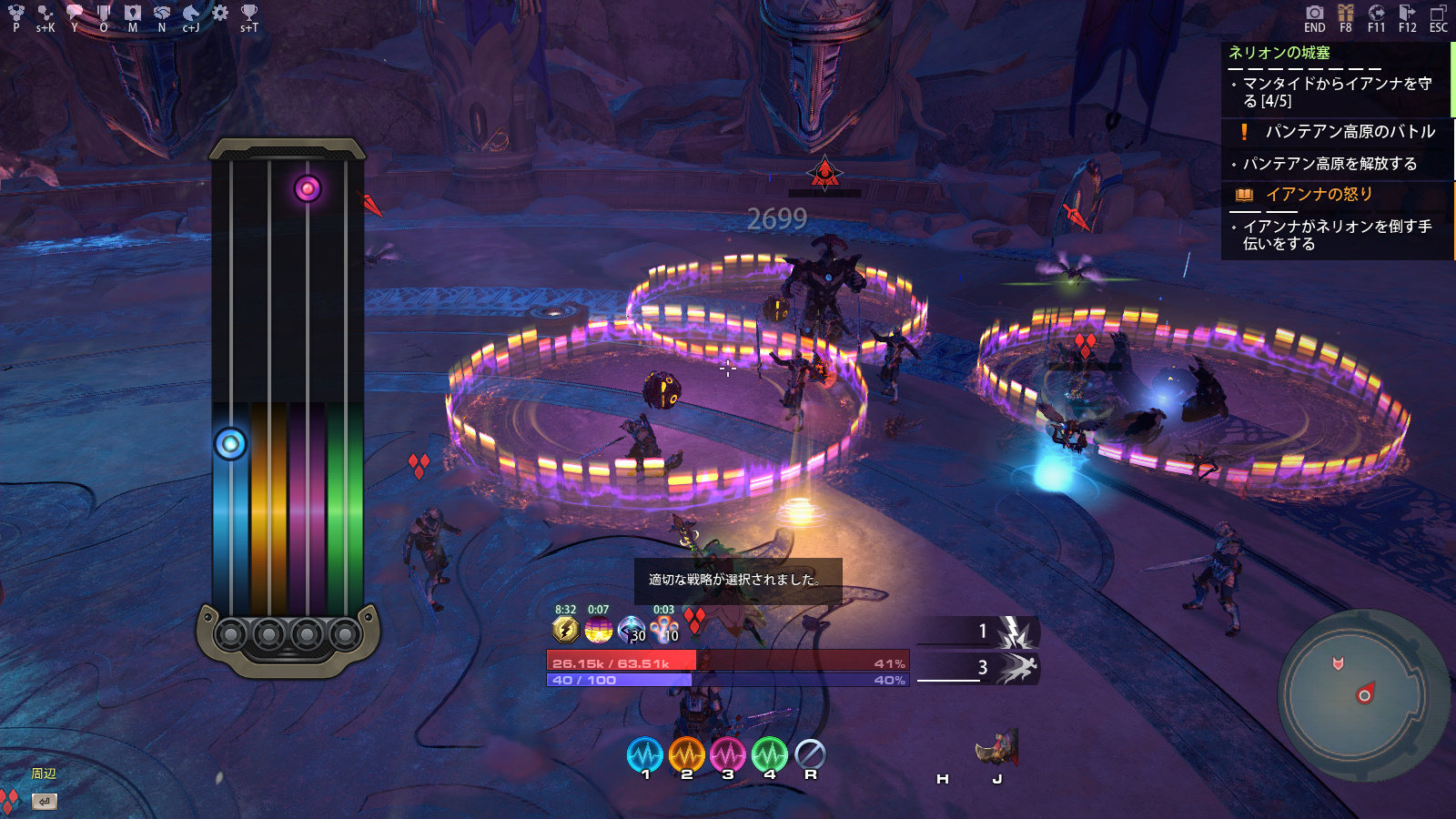Viewport: 1456px width, 819px height.
Task: Use the mount item in the J slot
Action: 997,749
